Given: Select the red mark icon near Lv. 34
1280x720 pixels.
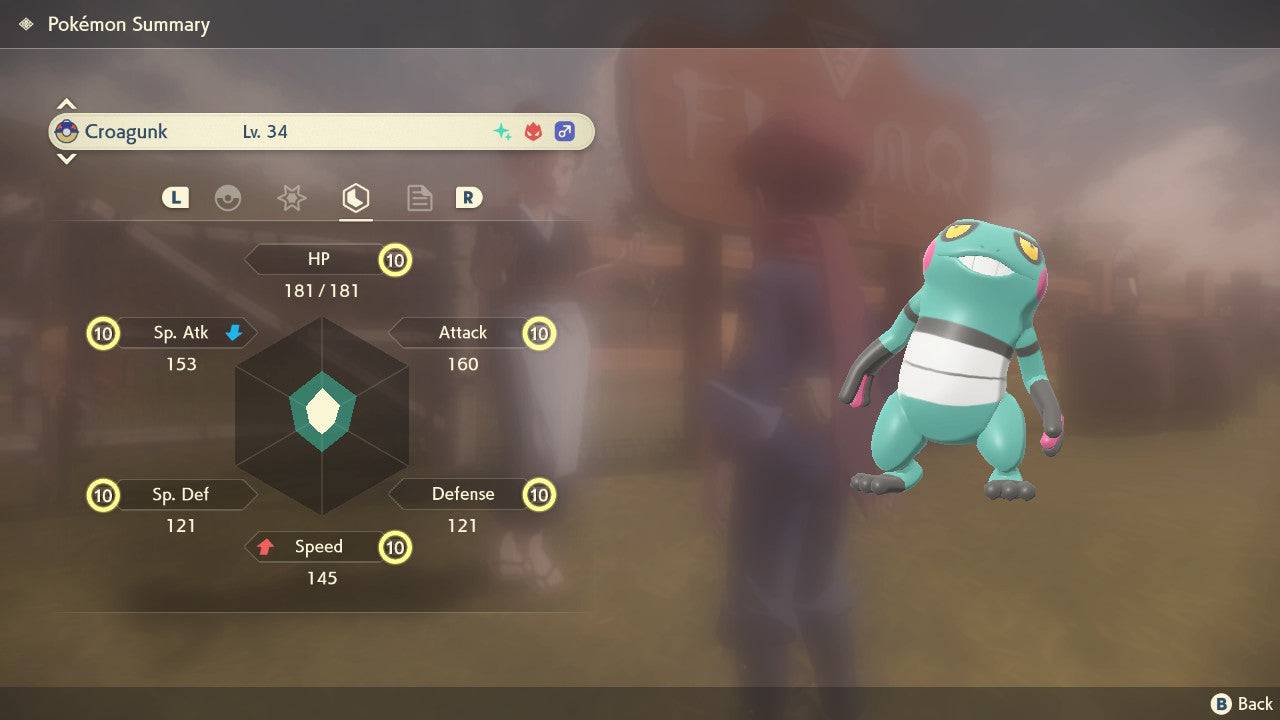Looking at the screenshot, I should [531, 131].
